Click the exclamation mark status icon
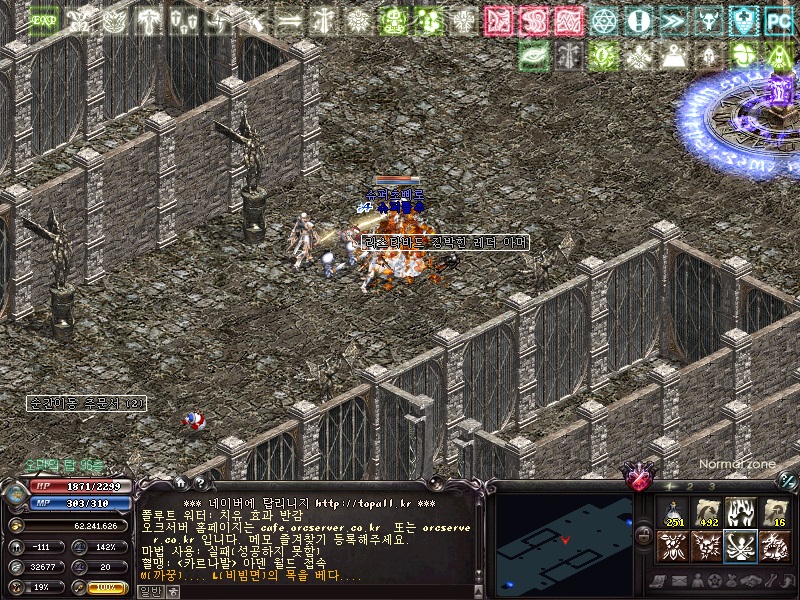Screen dimensions: 800x600 click(x=638, y=20)
